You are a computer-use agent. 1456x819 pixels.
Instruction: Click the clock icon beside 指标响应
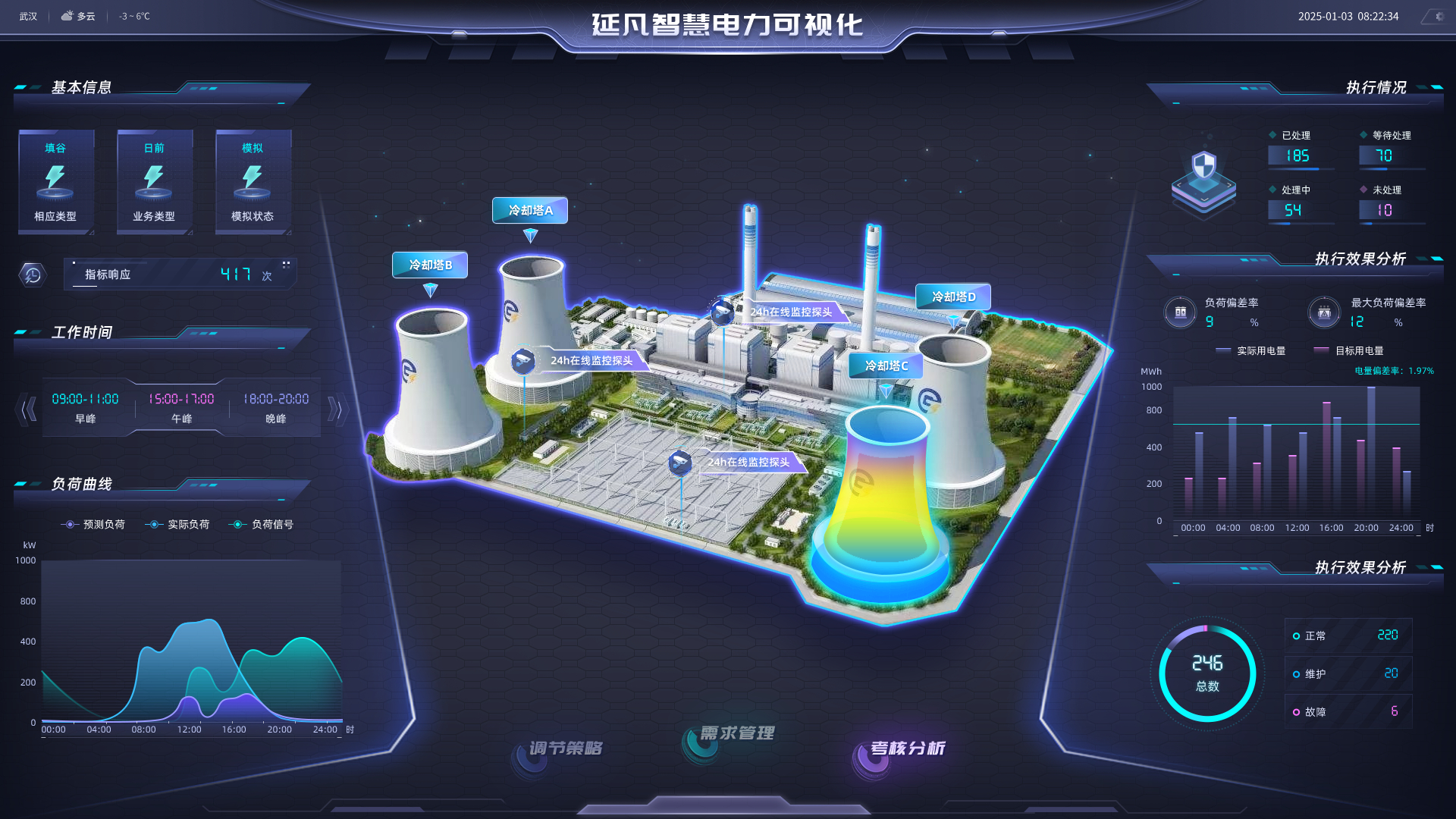click(31, 275)
